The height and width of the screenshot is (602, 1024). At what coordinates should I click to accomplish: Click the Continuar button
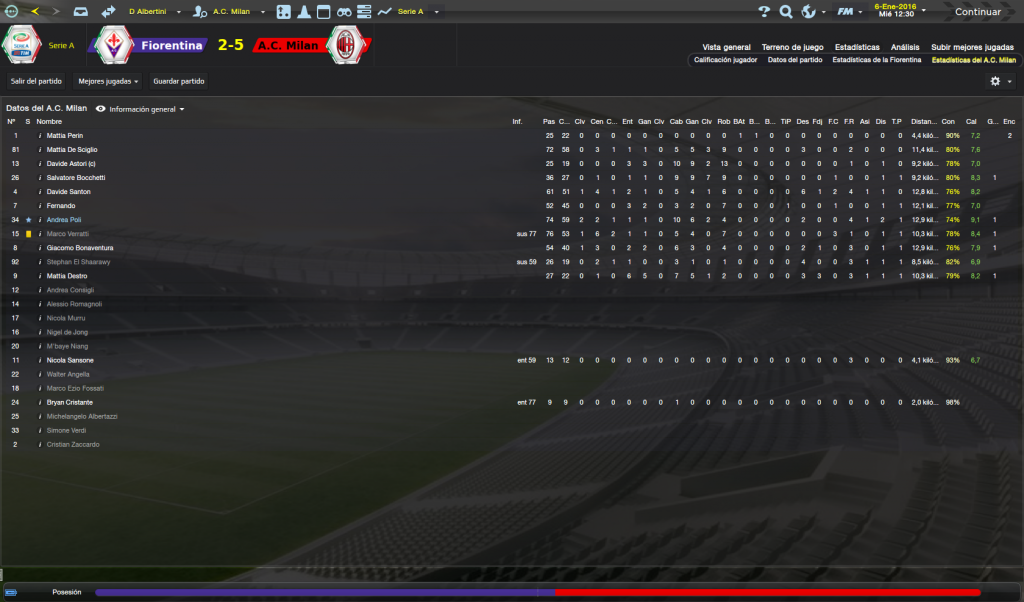[977, 12]
